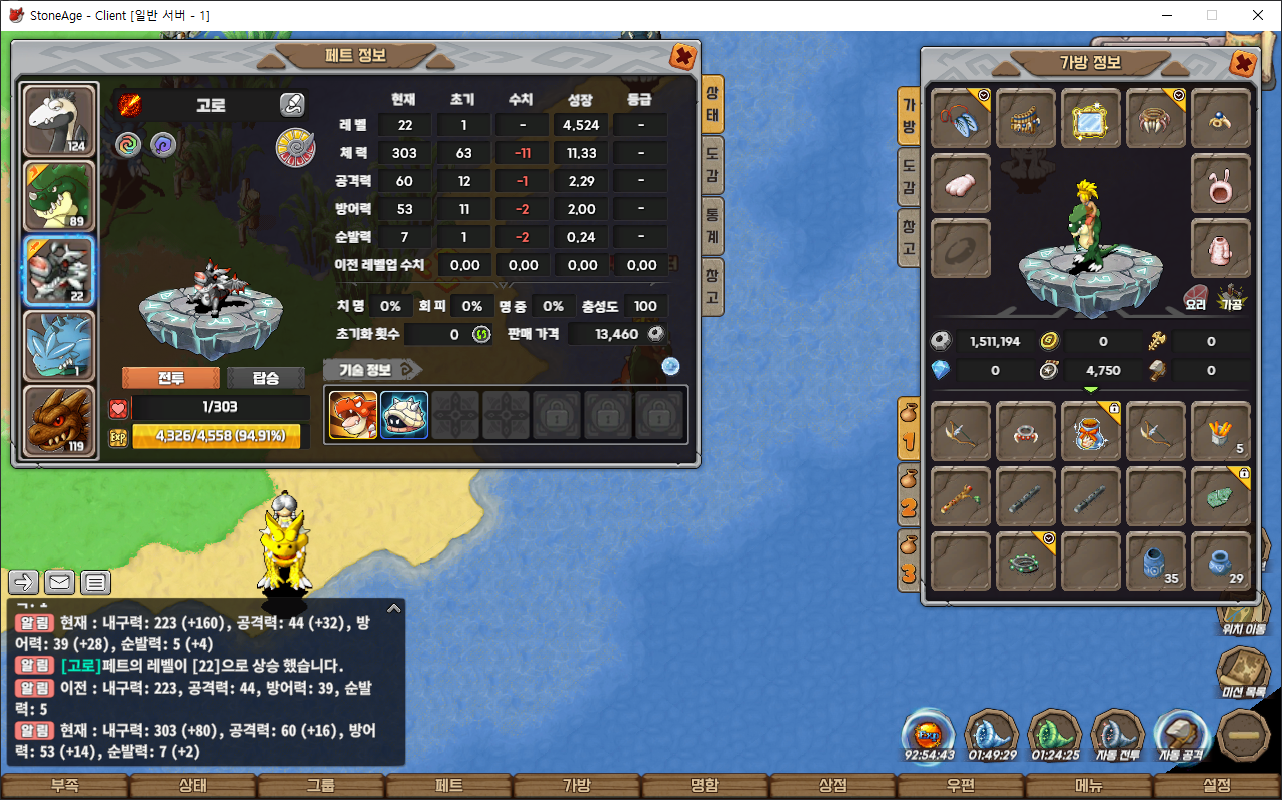Choose the brown level 119 dragon pet
This screenshot has height=800, width=1282.
pos(59,421)
